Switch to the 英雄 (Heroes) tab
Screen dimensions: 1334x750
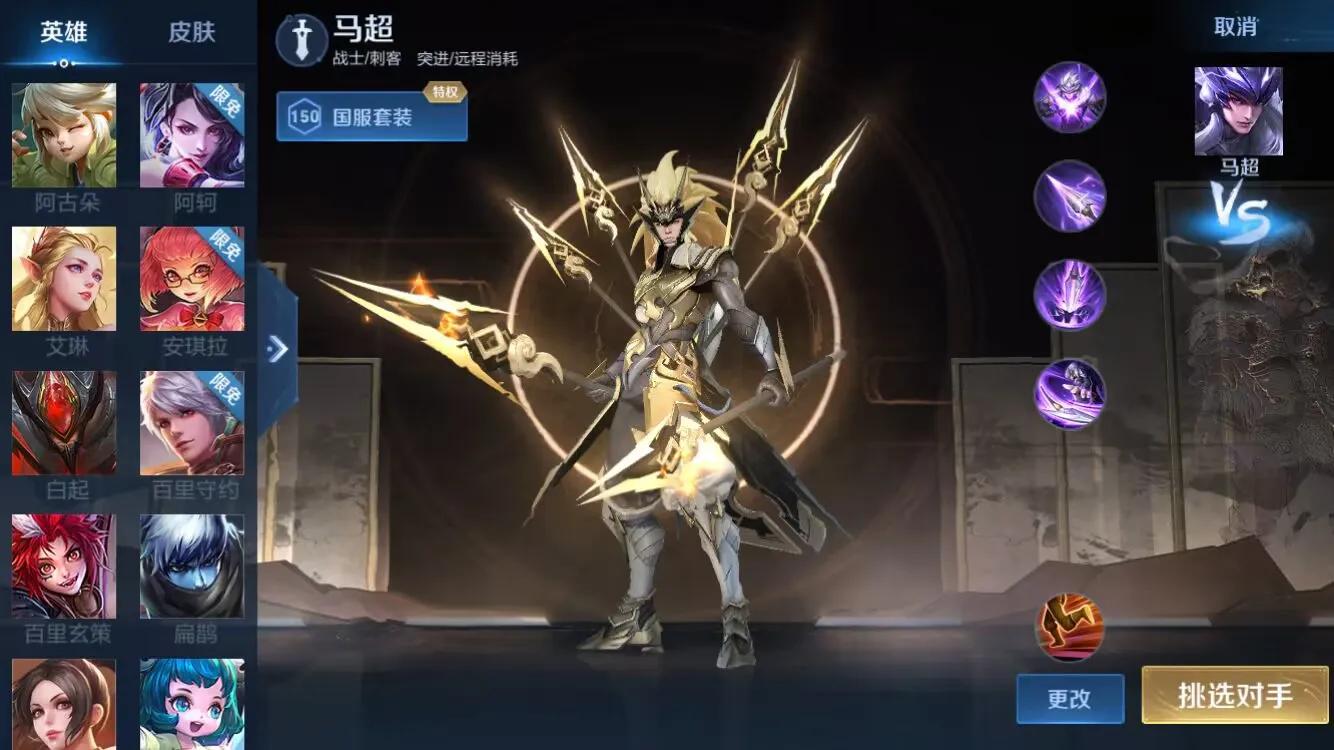(x=66, y=31)
